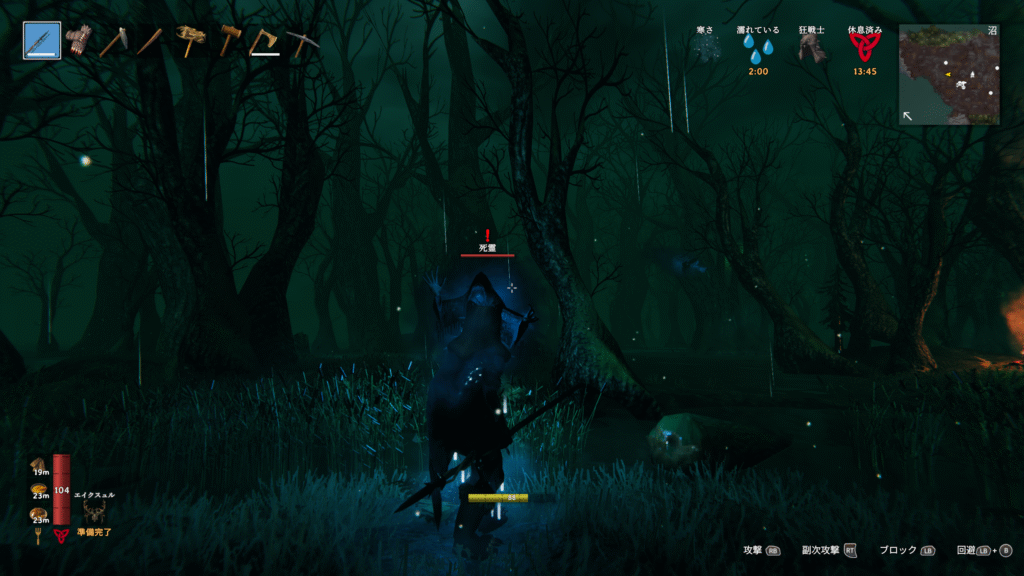The width and height of the screenshot is (1024, 576).
Task: Click the top food slot showing 19m
Action: pyautogui.click(x=39, y=464)
